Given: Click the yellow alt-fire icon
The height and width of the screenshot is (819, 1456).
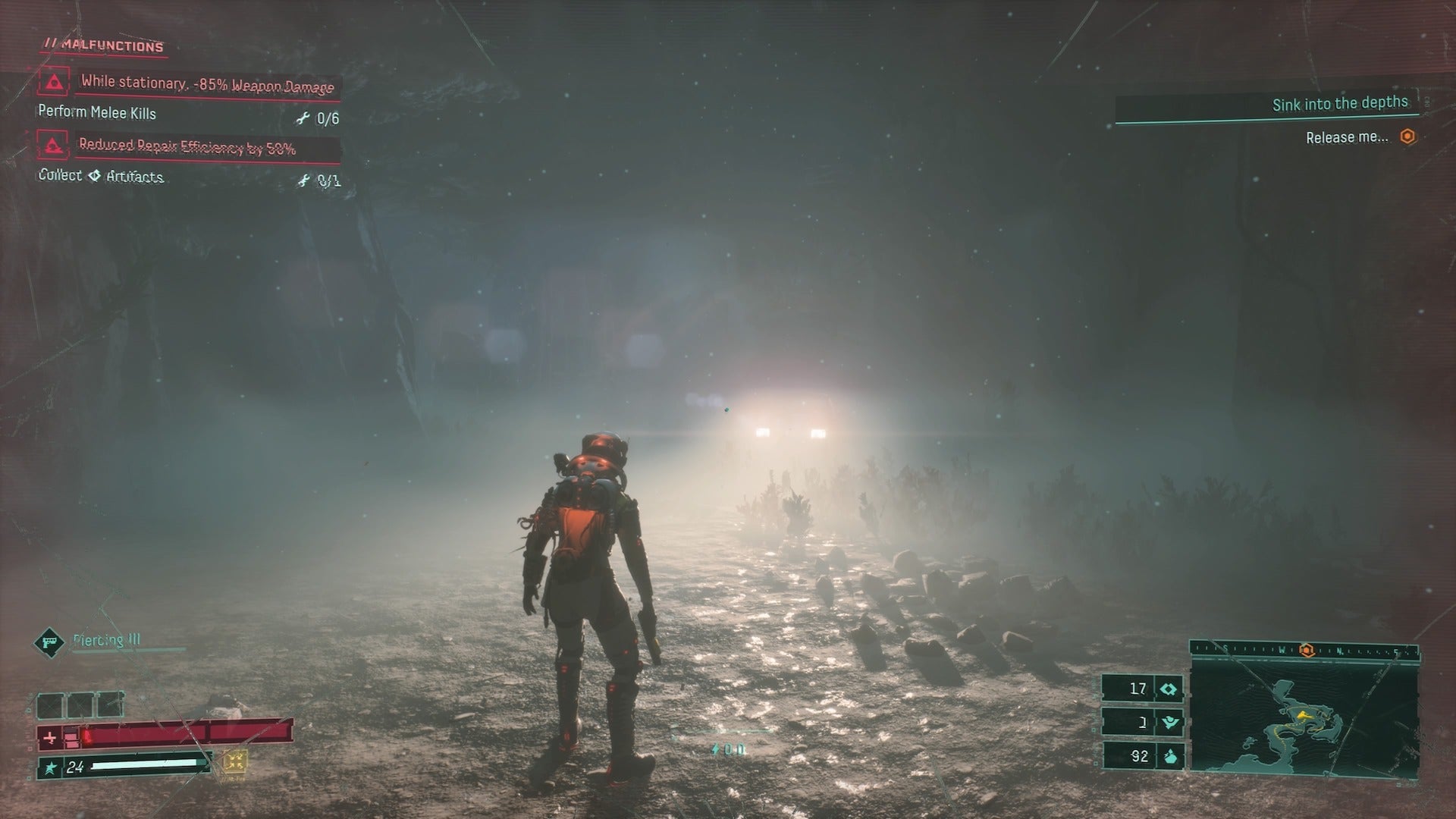Looking at the screenshot, I should click(235, 762).
